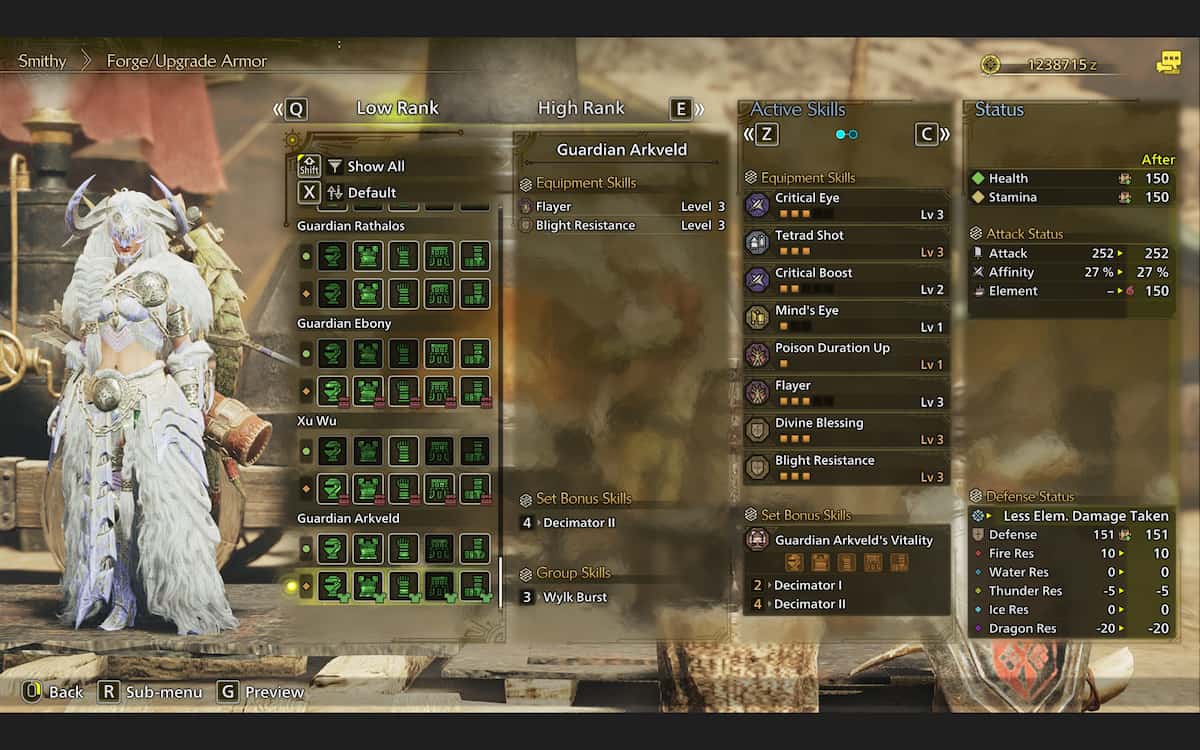
Task: Select Guardian Arkveld's Vitality set bonus
Action: click(852, 540)
